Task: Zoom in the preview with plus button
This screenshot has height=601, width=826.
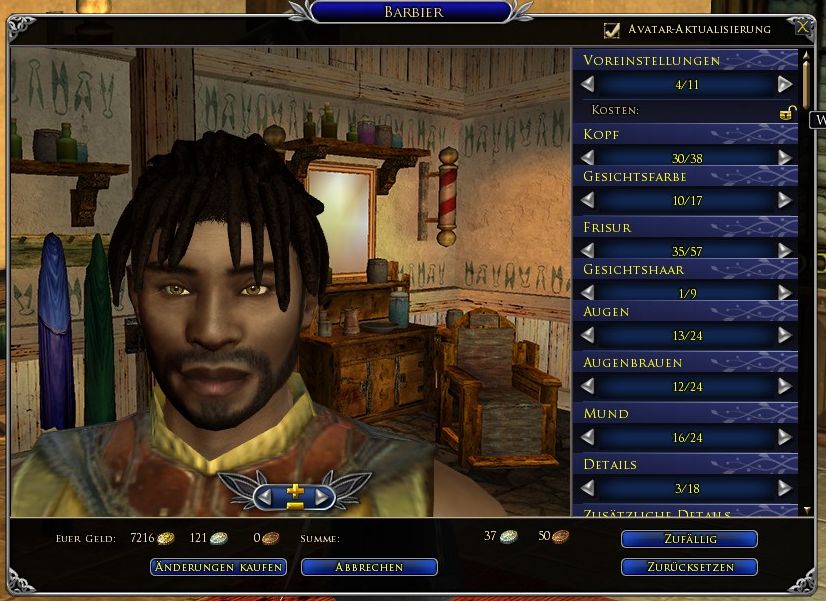Action: (x=293, y=490)
